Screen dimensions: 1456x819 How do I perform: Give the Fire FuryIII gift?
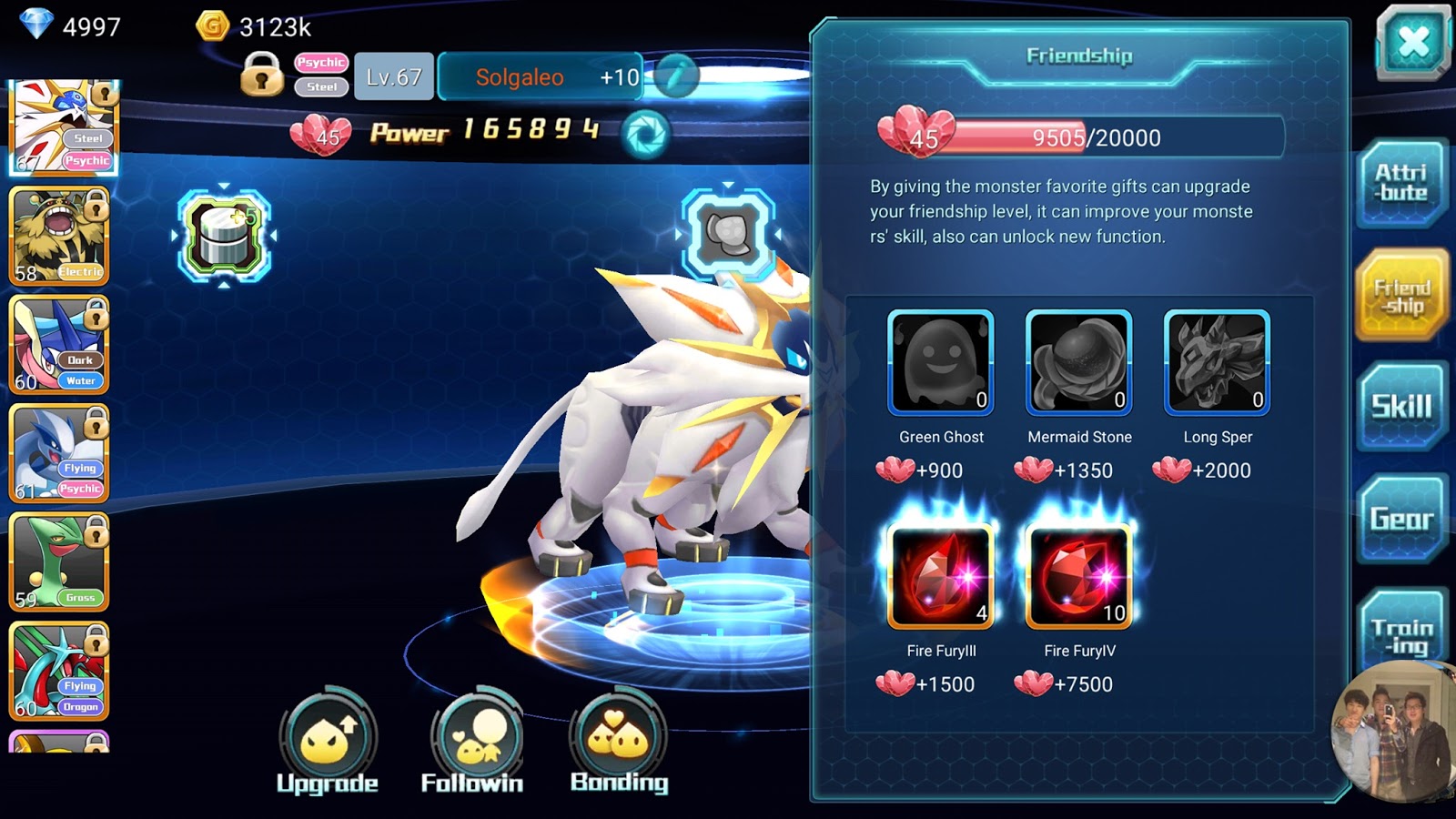[x=940, y=573]
